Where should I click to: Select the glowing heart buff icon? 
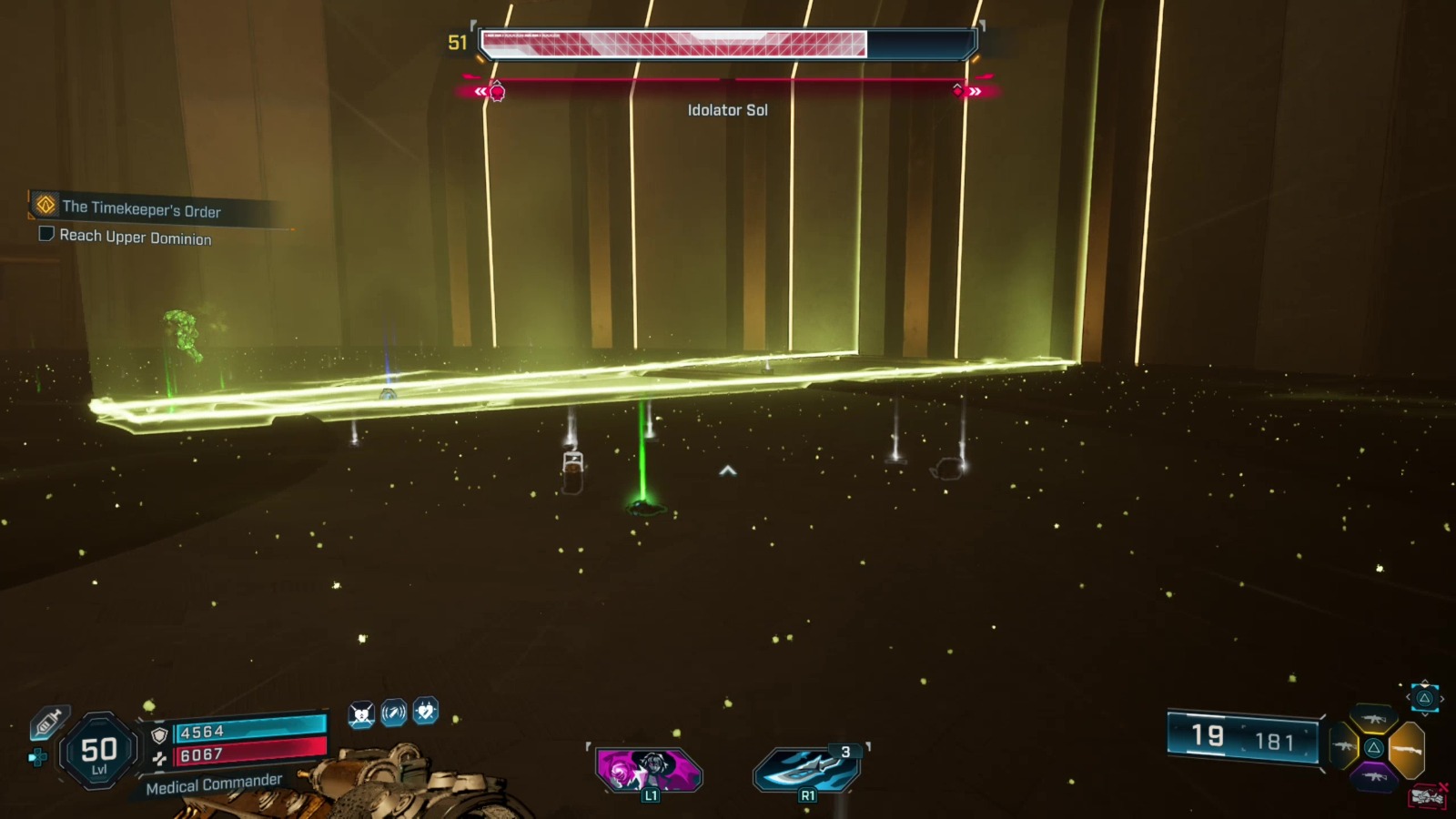(425, 711)
